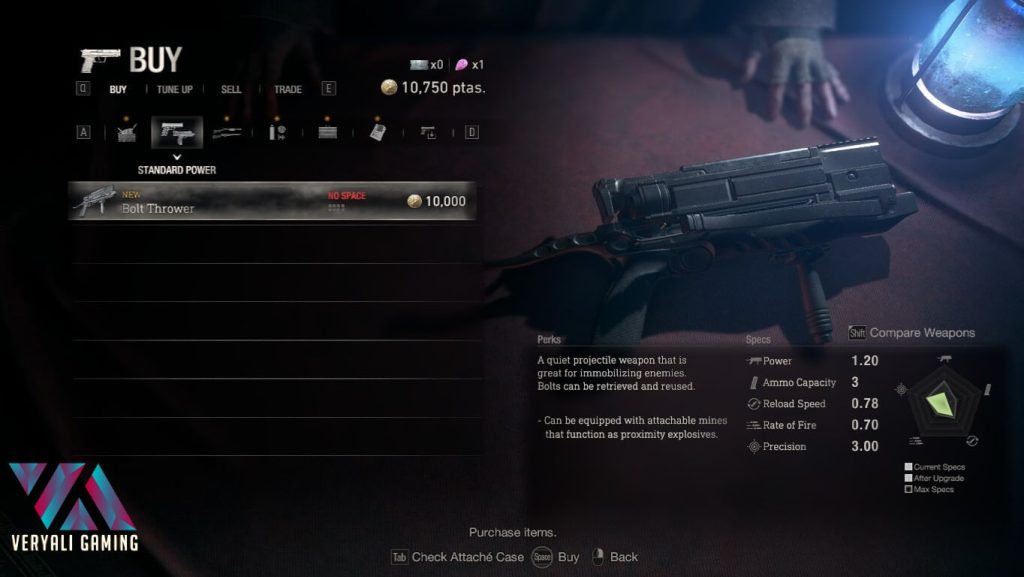This screenshot has width=1024, height=577.
Task: Switch to the Tune Up tab
Action: (x=174, y=89)
